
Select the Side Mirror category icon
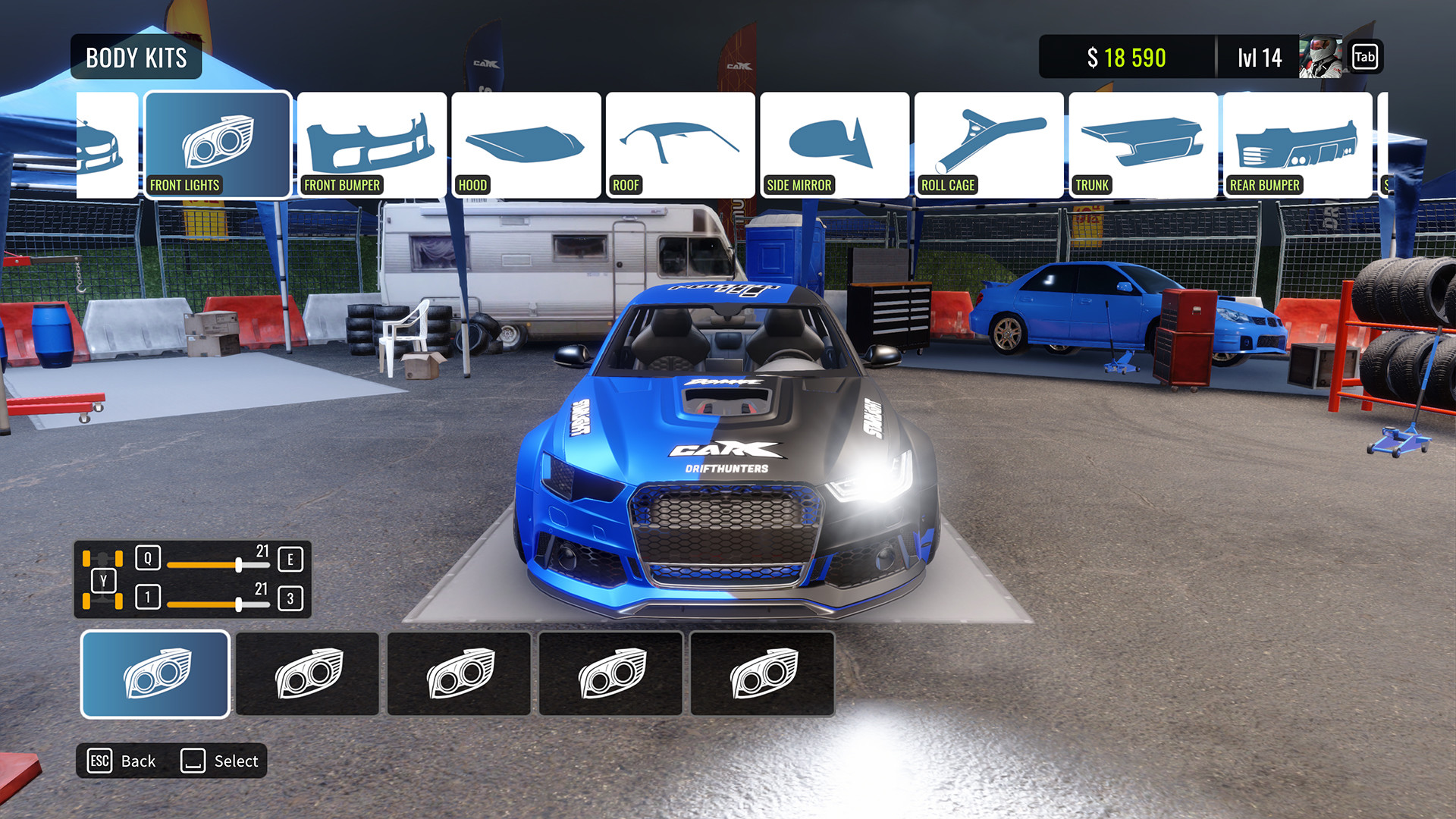[834, 144]
